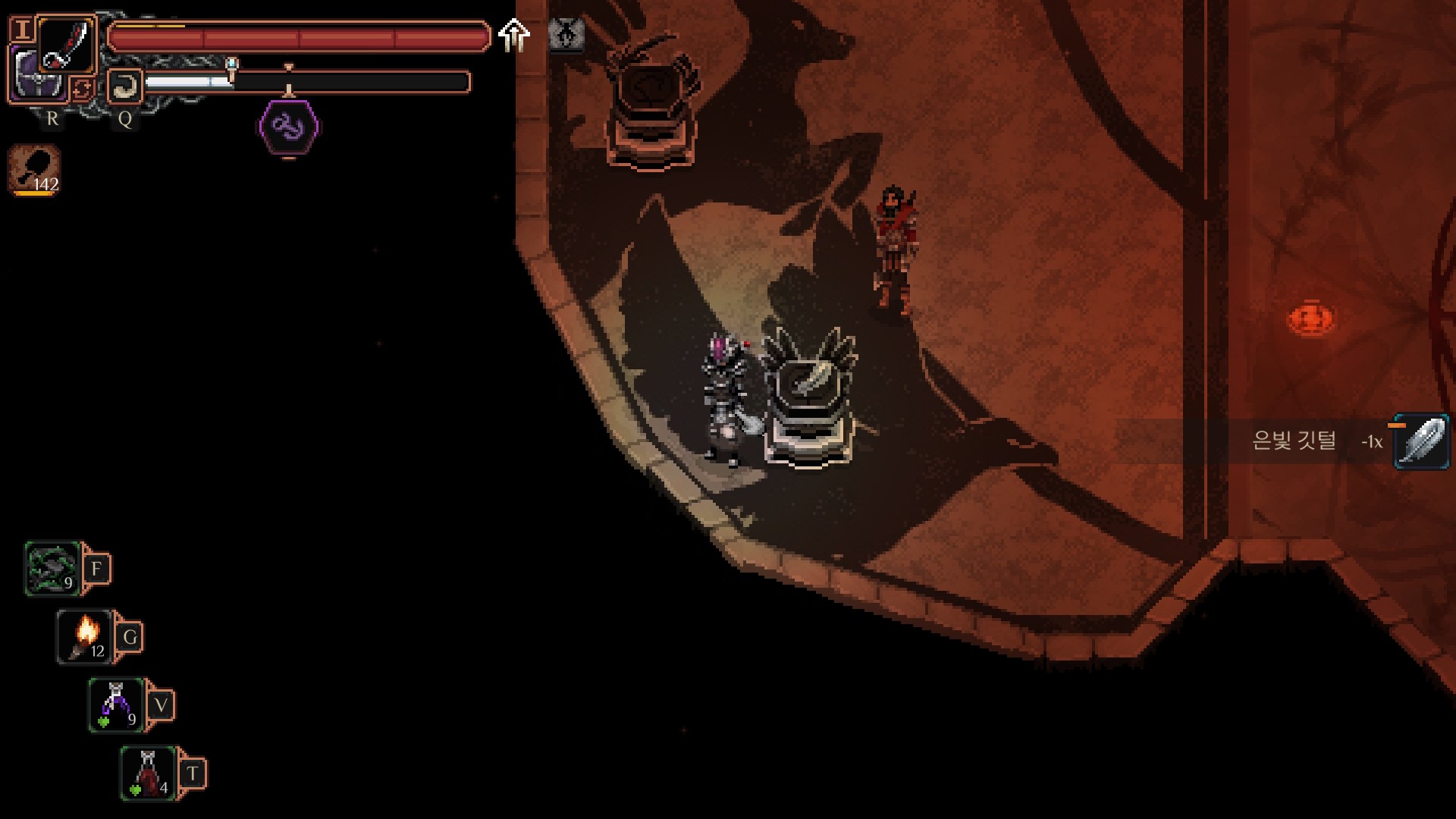Use the purple potion flask slot
Screen dimensions: 1456x819
117,705
